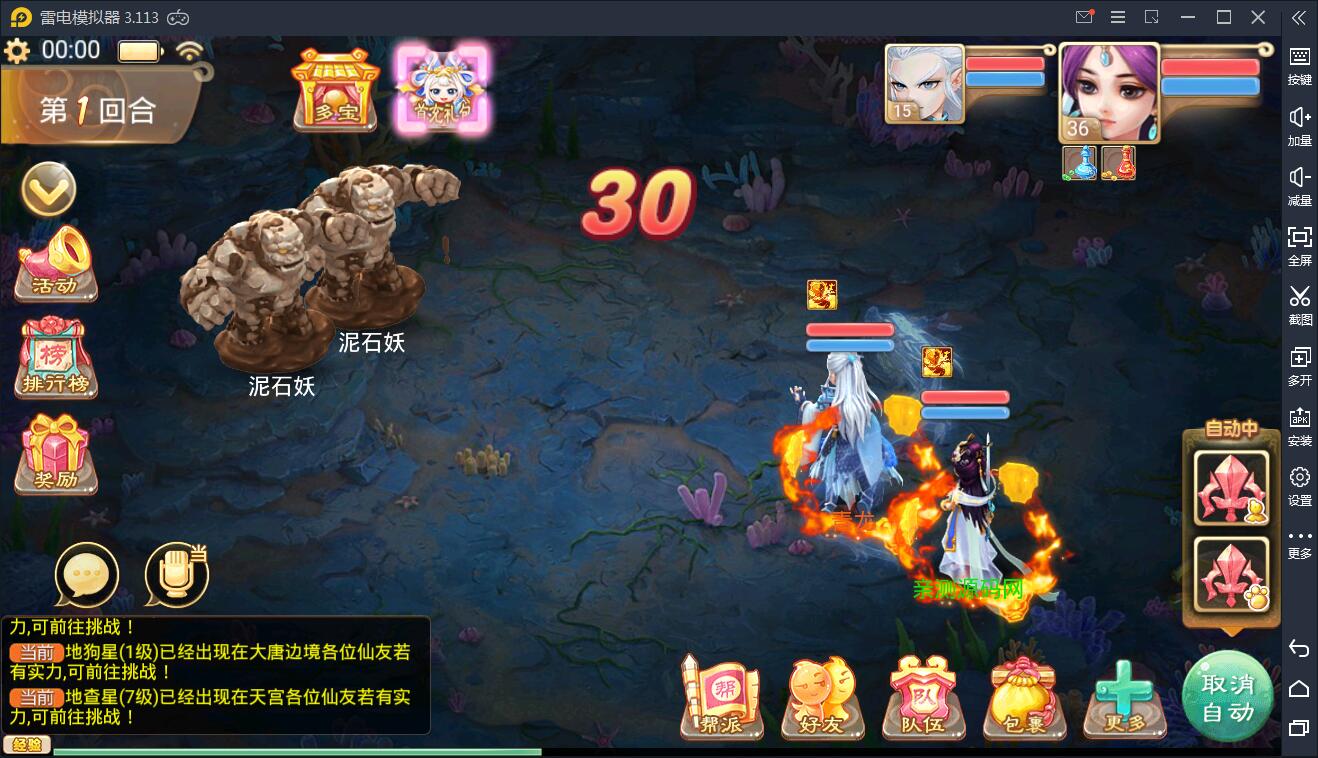Take a screenshot with the 截图 sidebar tool
The width and height of the screenshot is (1318, 758).
pos(1299,307)
